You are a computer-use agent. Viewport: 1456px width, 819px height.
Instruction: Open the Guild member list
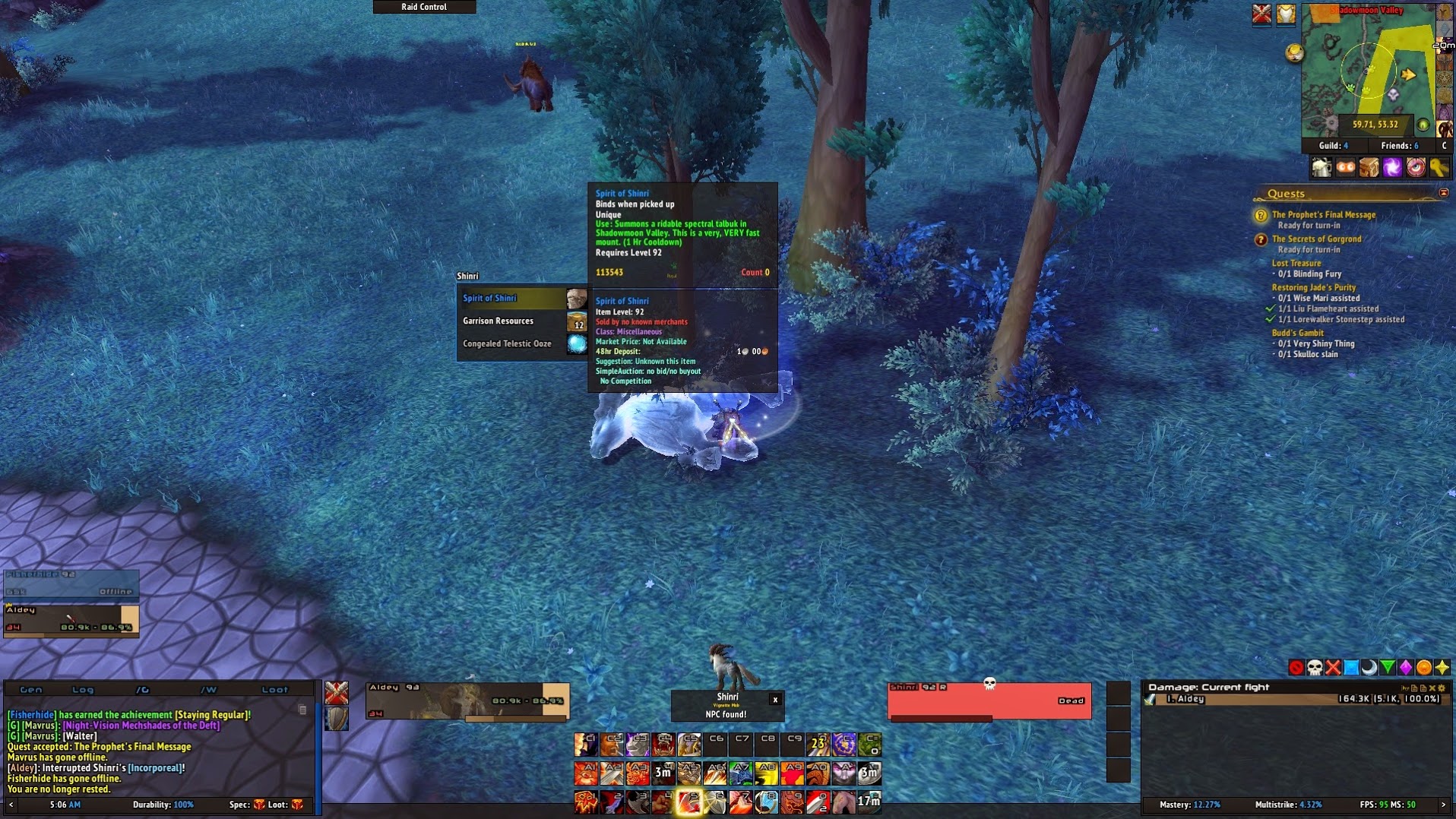coord(1334,146)
